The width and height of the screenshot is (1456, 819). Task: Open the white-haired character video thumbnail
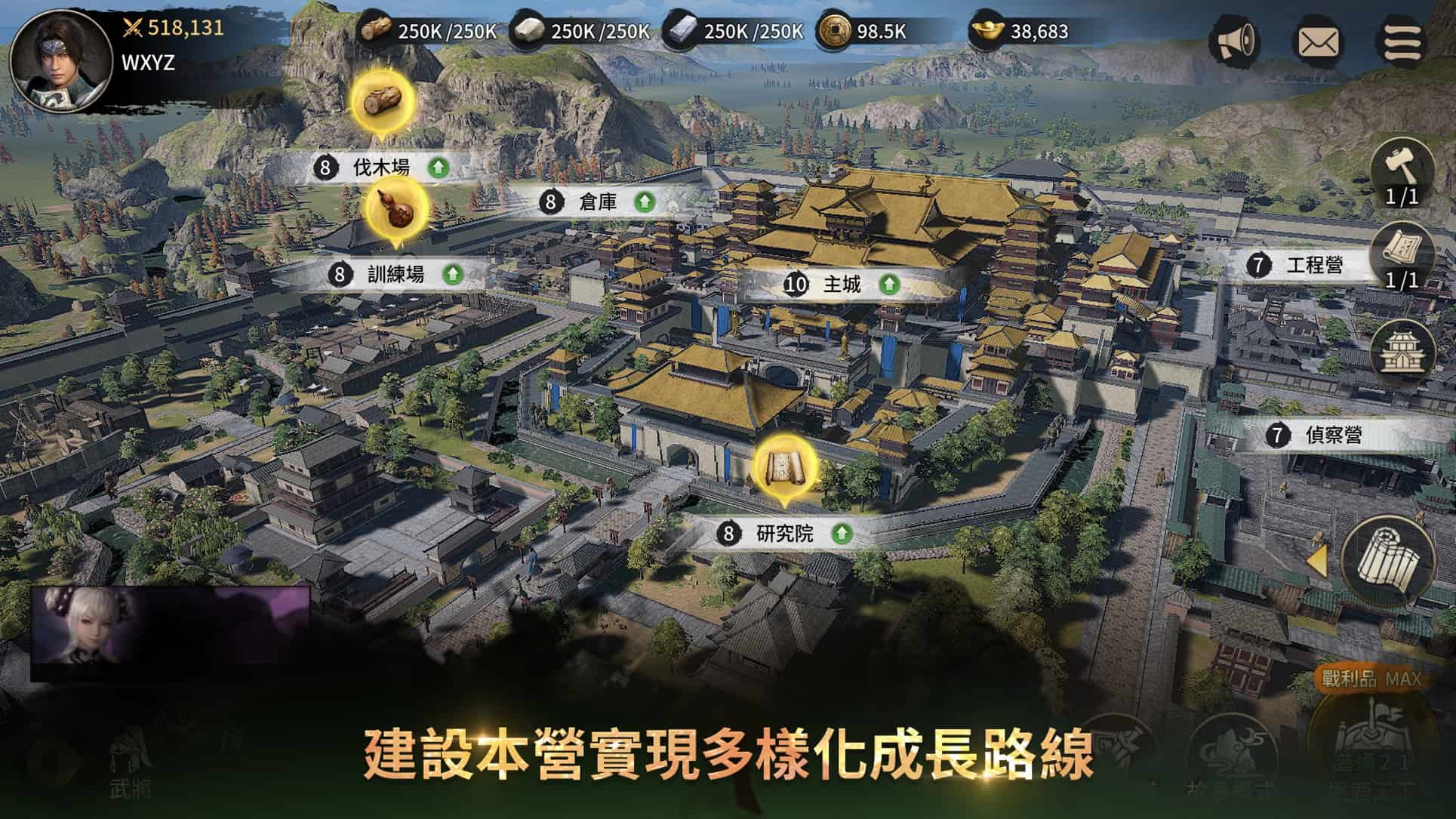pyautogui.click(x=170, y=634)
